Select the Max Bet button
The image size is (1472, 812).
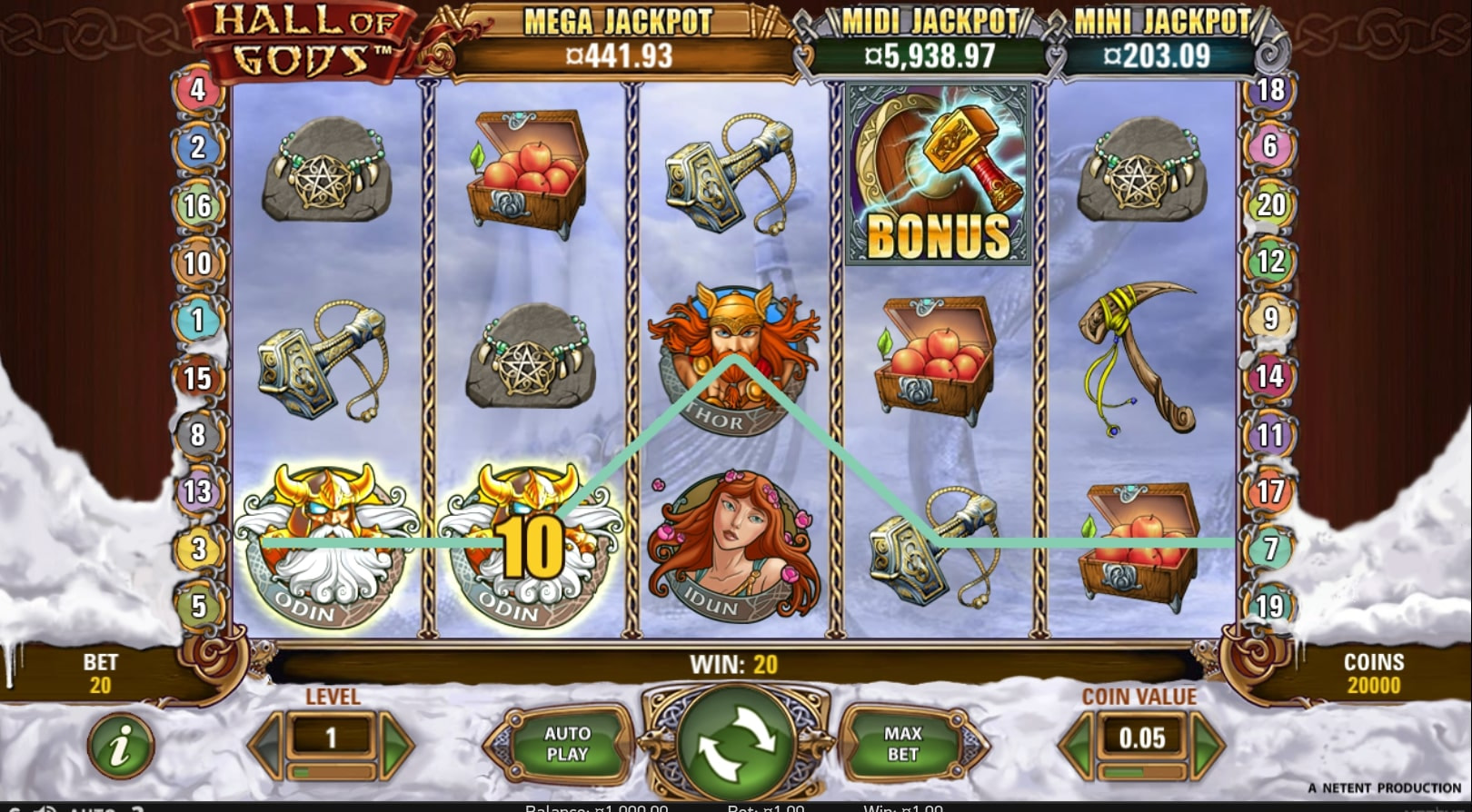[902, 744]
